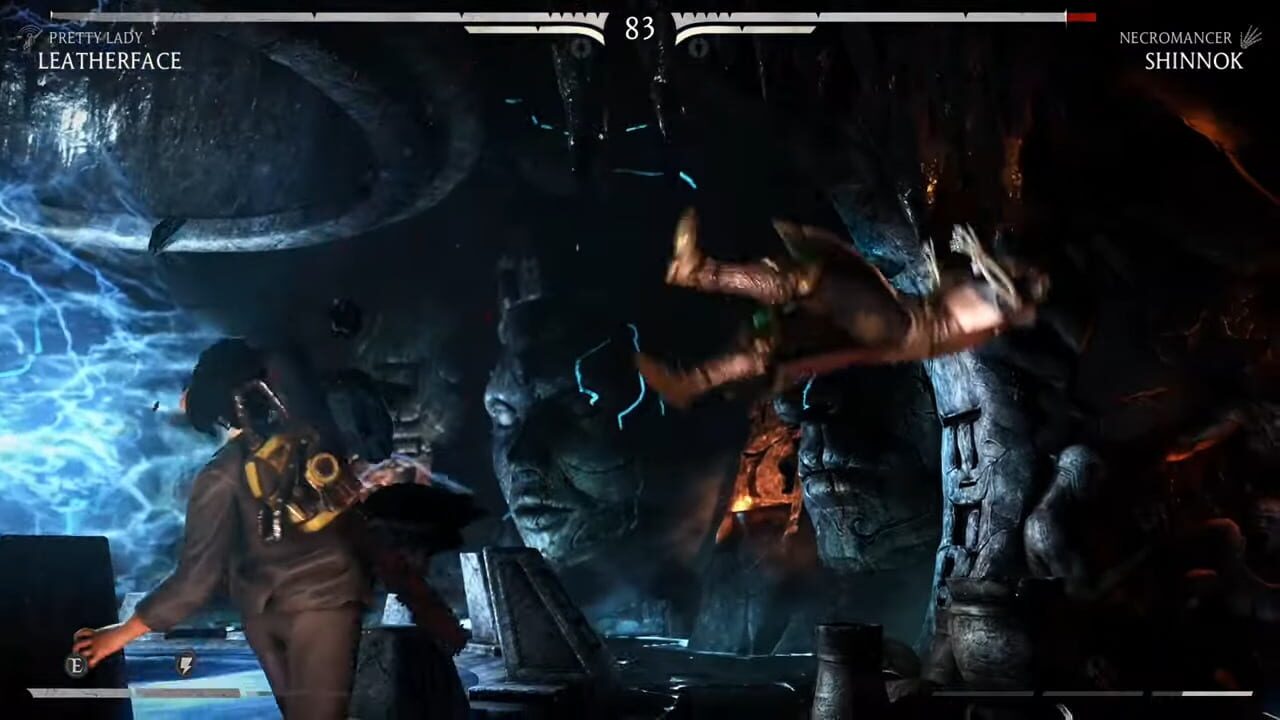
Task: Expand the match timer display showing 83
Action: (640, 30)
